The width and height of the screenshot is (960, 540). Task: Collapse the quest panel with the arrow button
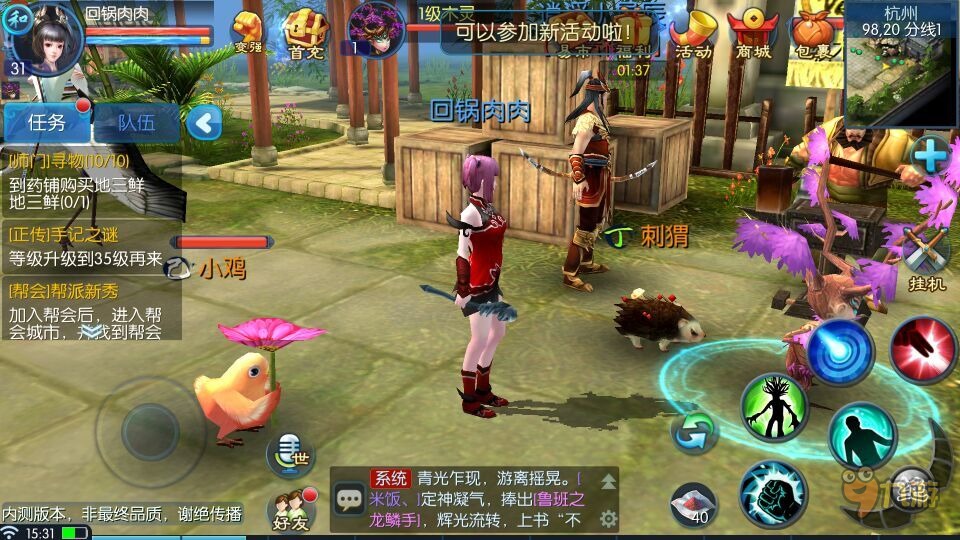pos(204,124)
